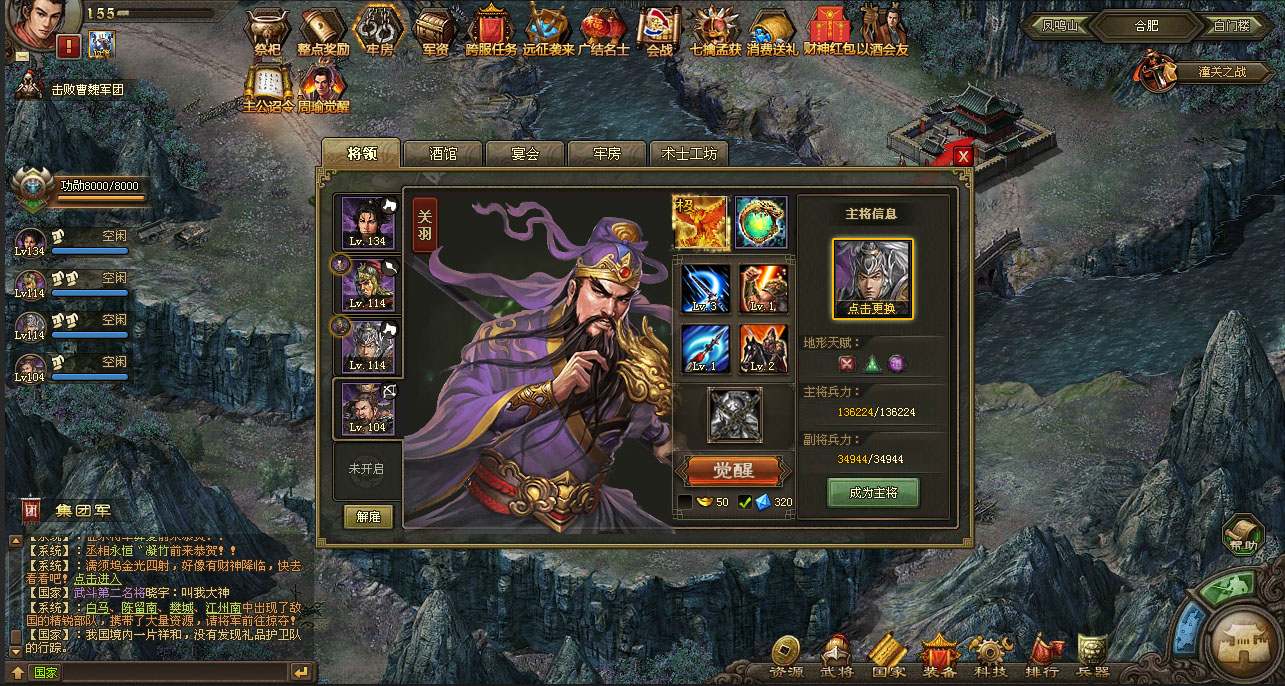The width and height of the screenshot is (1285, 686).
Task: Open the 宴会 tab
Action: (x=525, y=154)
